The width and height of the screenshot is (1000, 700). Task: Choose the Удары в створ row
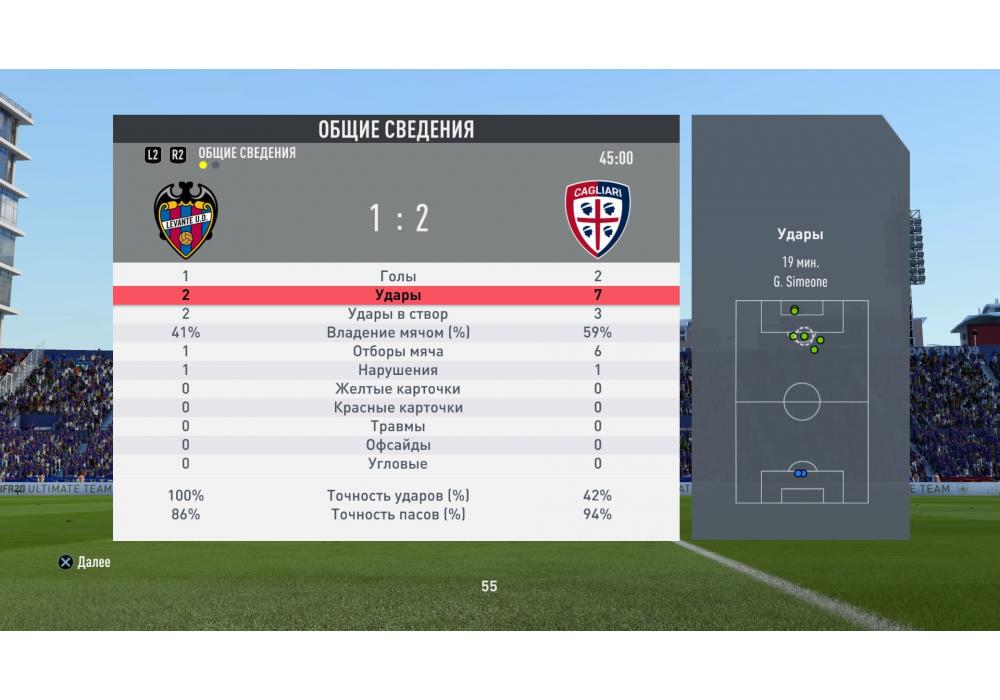(x=398, y=314)
